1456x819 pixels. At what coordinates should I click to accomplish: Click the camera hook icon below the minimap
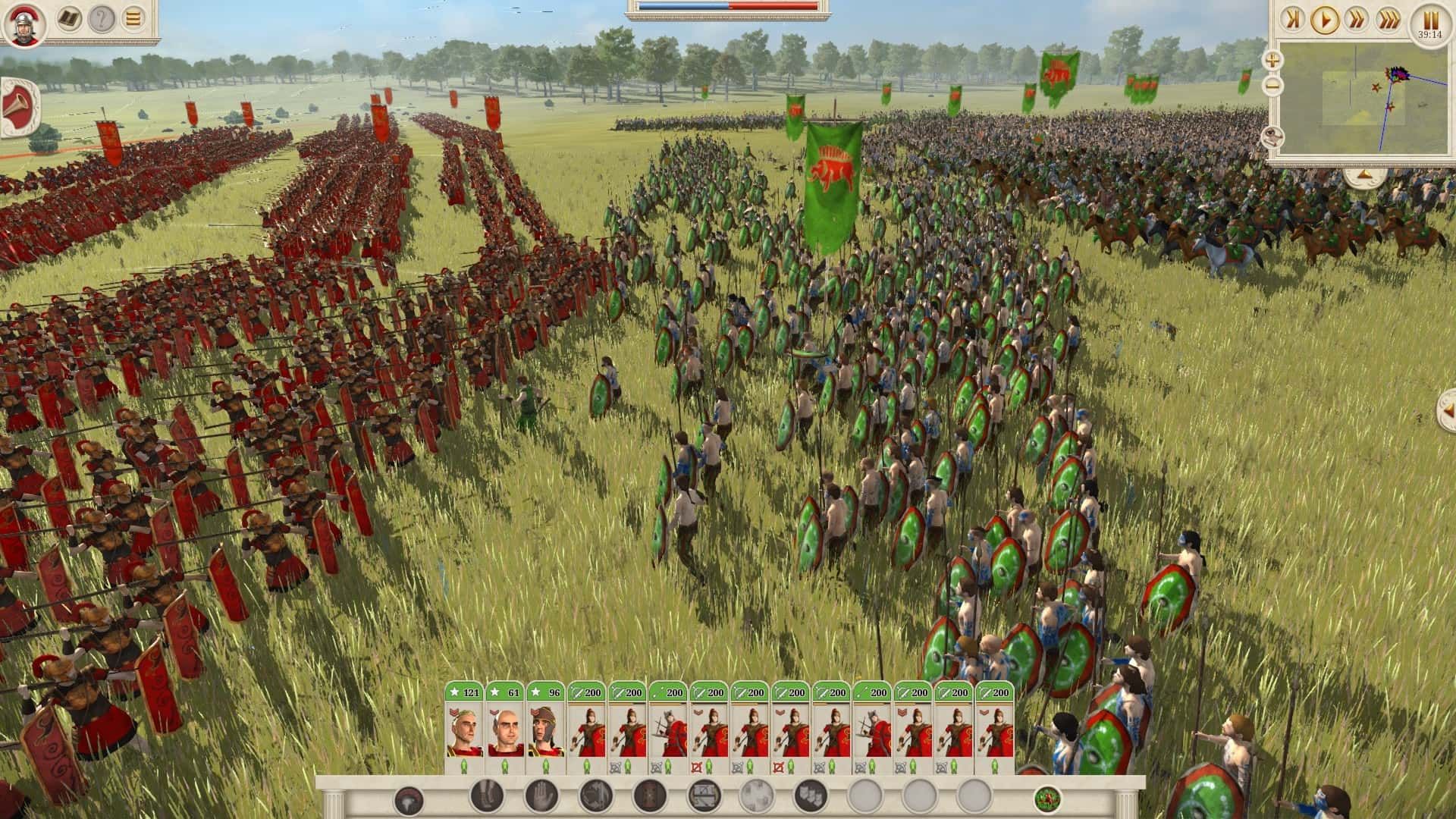click(1273, 137)
